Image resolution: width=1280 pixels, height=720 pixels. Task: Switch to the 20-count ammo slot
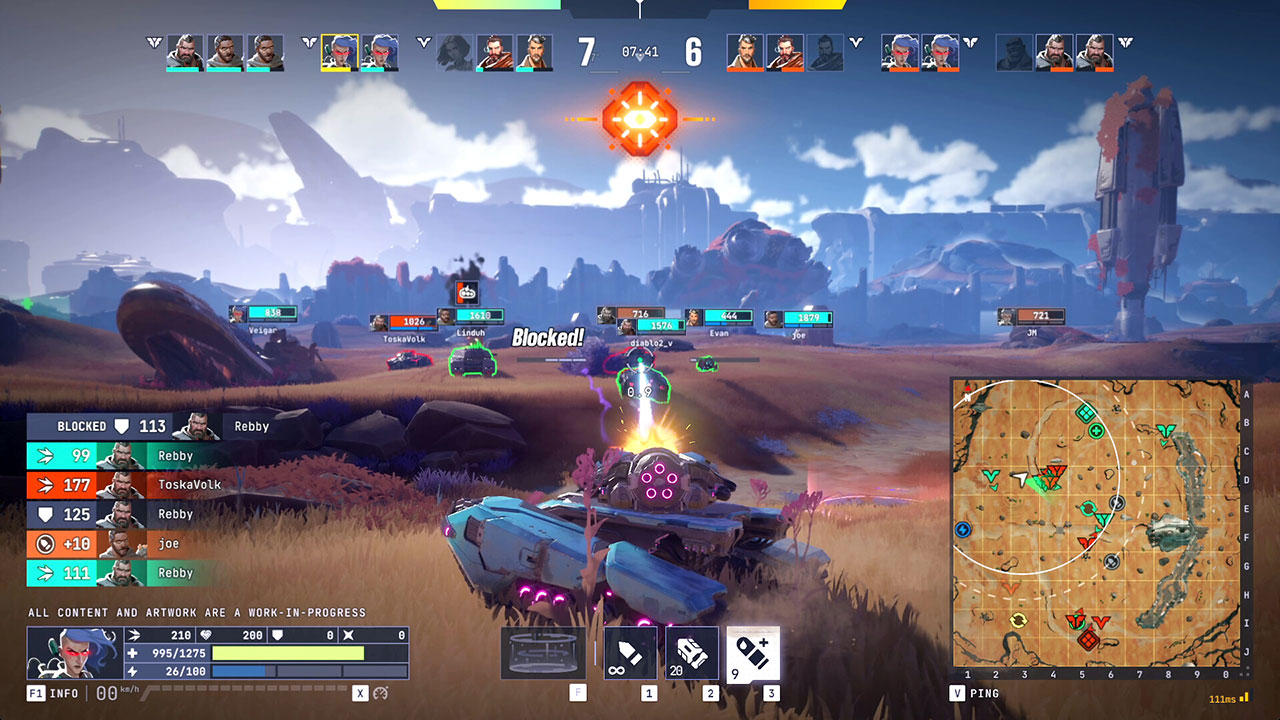pyautogui.click(x=692, y=653)
